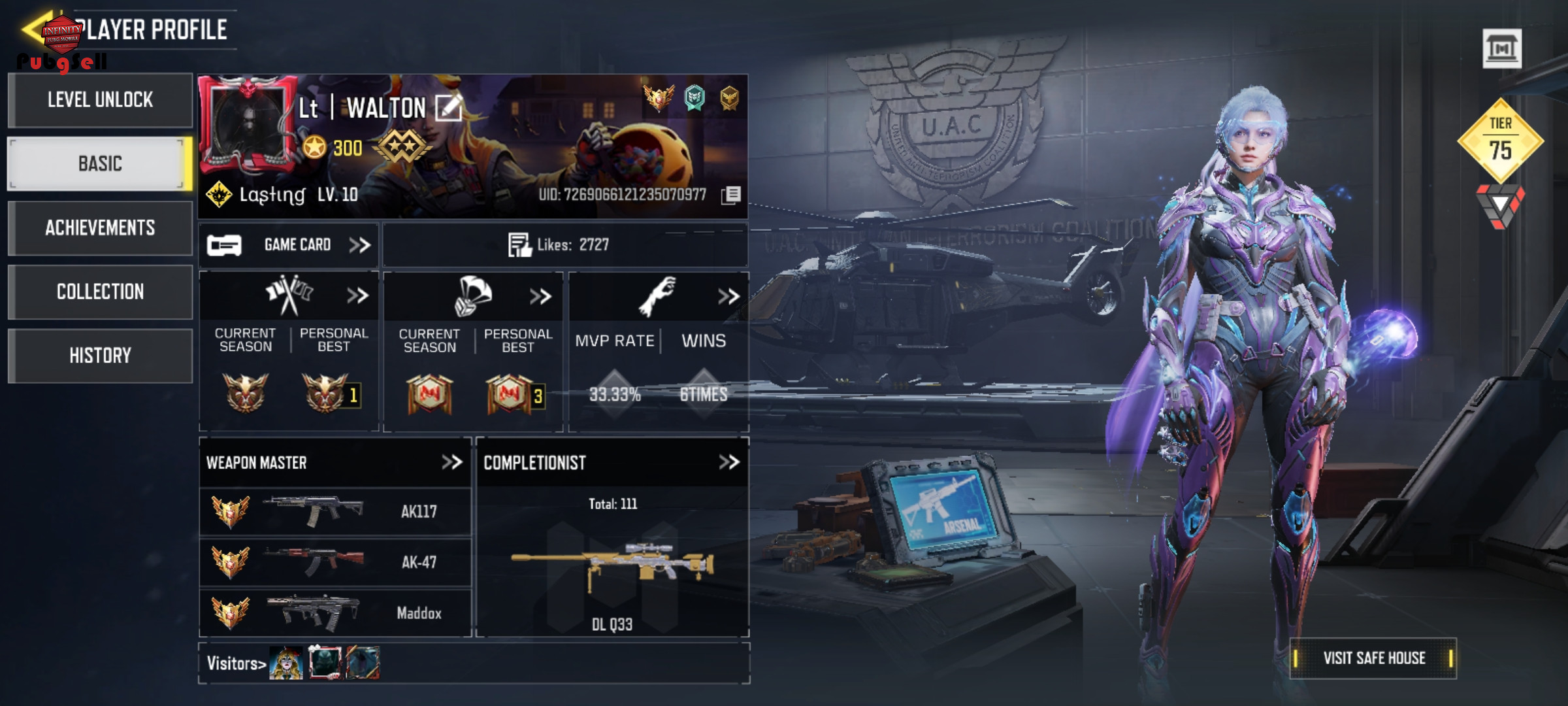This screenshot has height=706, width=1568.
Task: Expand the battle royale parachute stats panel
Action: pyautogui.click(x=540, y=297)
